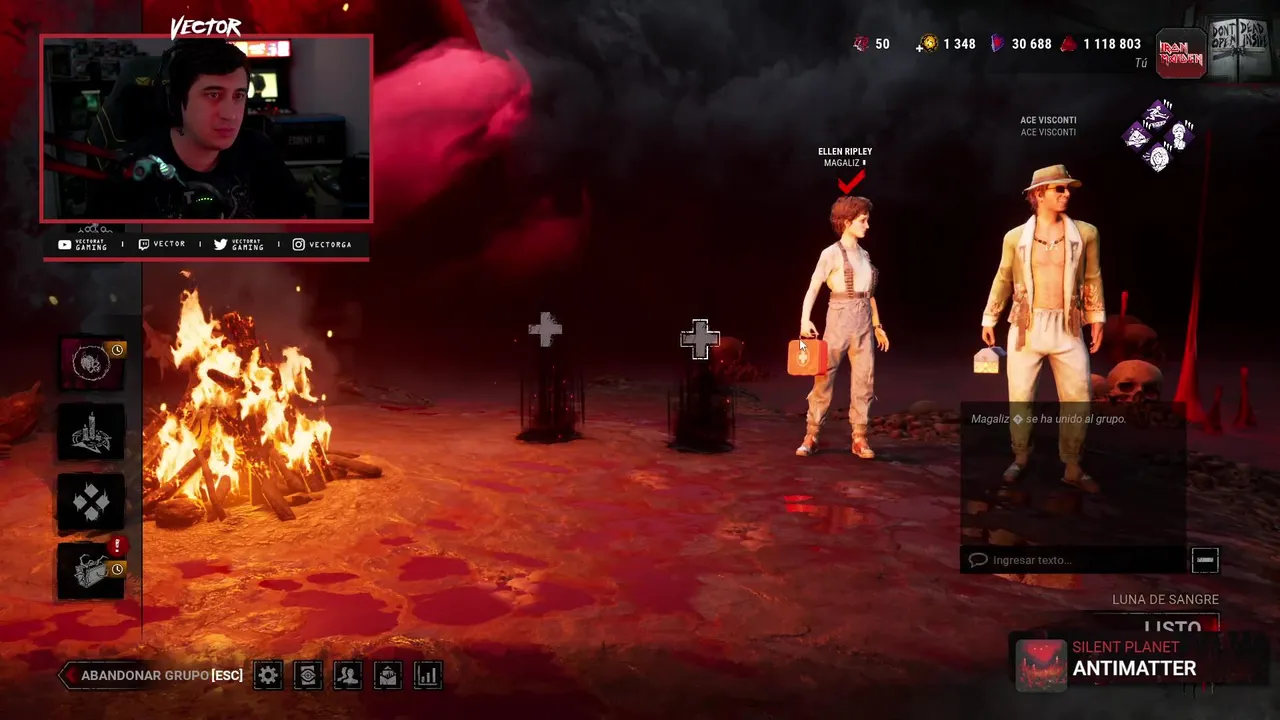Select the Don't Open Dead Inside badge
1280x720 pixels.
1241,47
